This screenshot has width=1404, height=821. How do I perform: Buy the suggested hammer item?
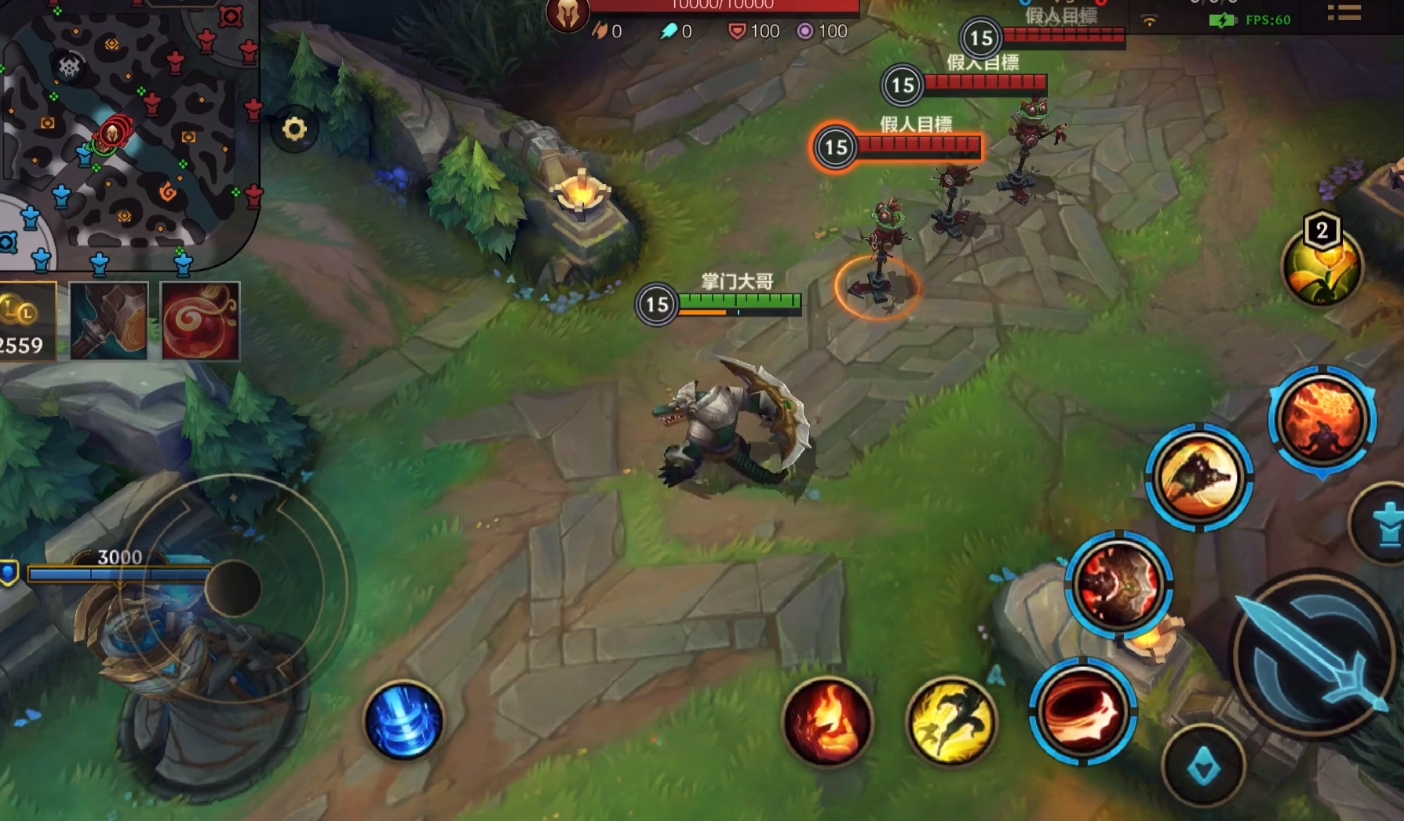coord(109,321)
